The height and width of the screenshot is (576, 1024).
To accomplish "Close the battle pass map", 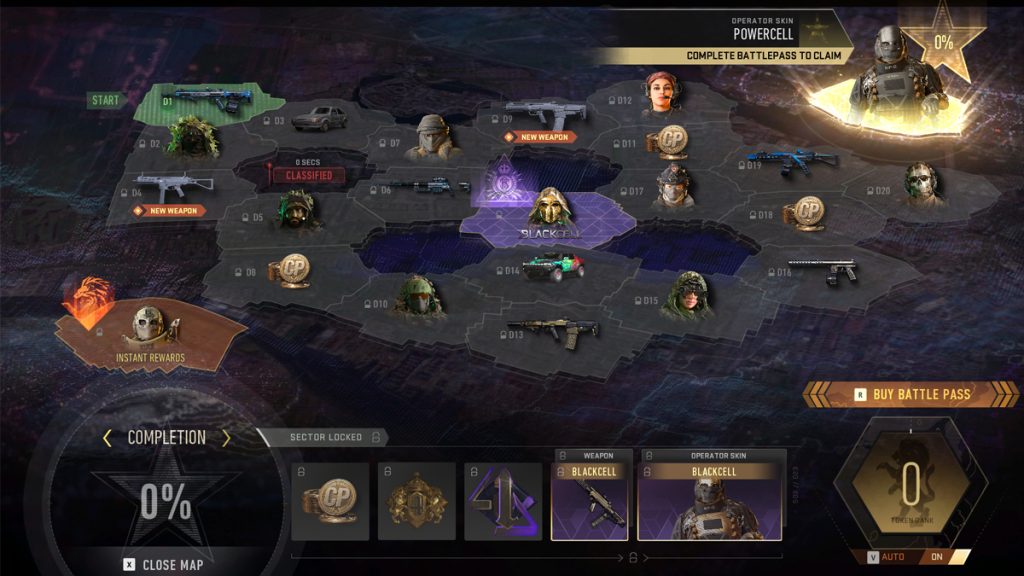I will [163, 565].
